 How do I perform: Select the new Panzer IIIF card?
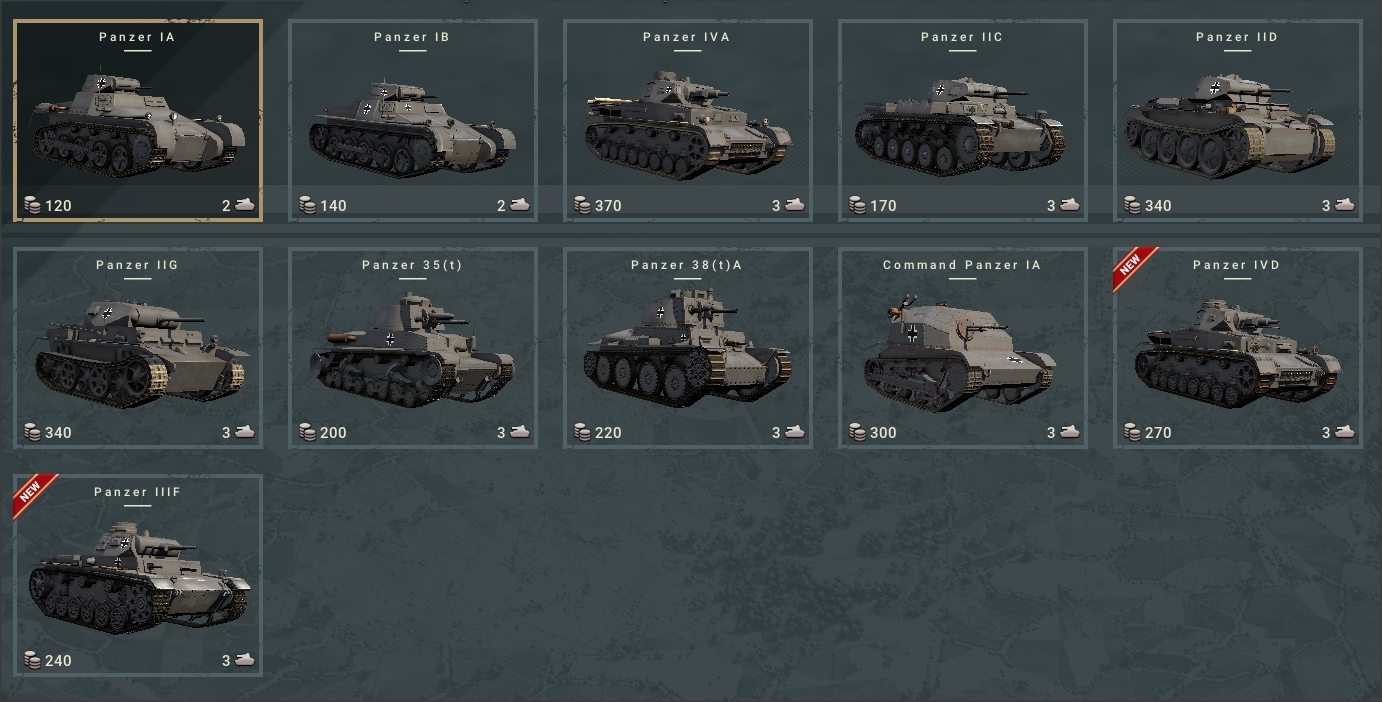[138, 576]
